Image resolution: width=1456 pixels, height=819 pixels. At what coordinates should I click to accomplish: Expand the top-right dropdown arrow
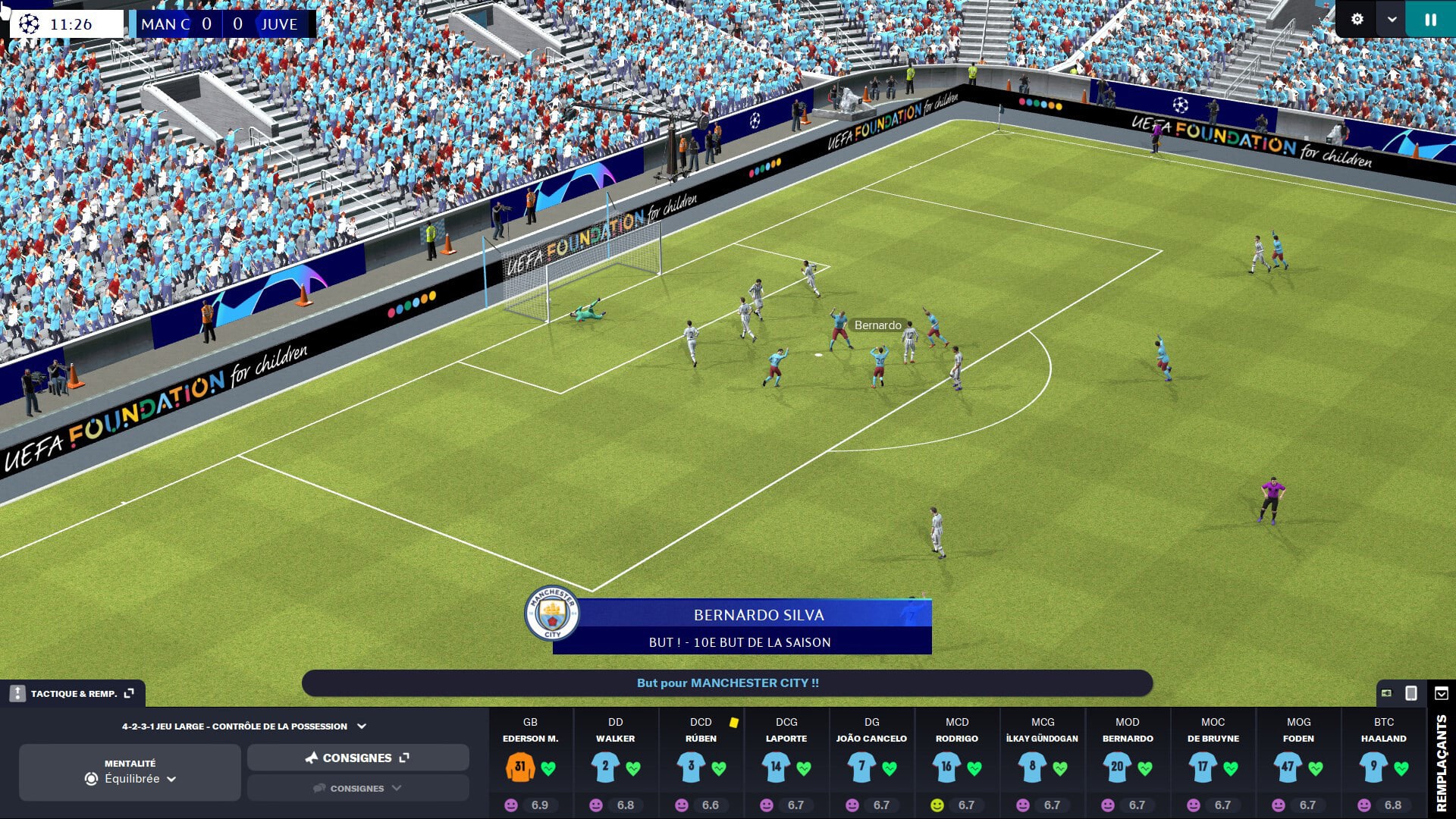coord(1392,20)
